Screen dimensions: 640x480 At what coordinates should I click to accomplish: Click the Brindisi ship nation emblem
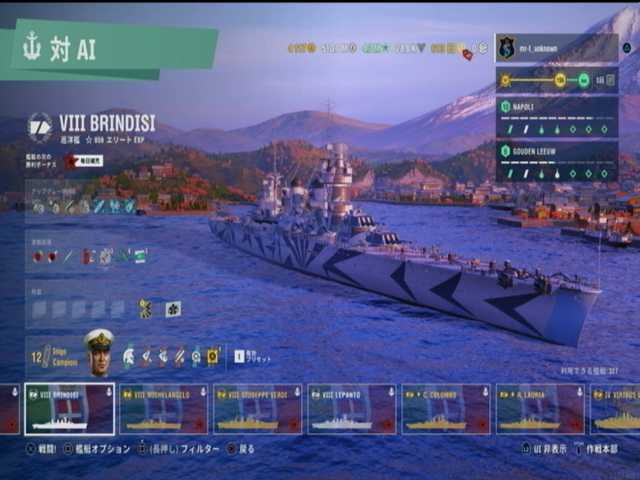41,126
